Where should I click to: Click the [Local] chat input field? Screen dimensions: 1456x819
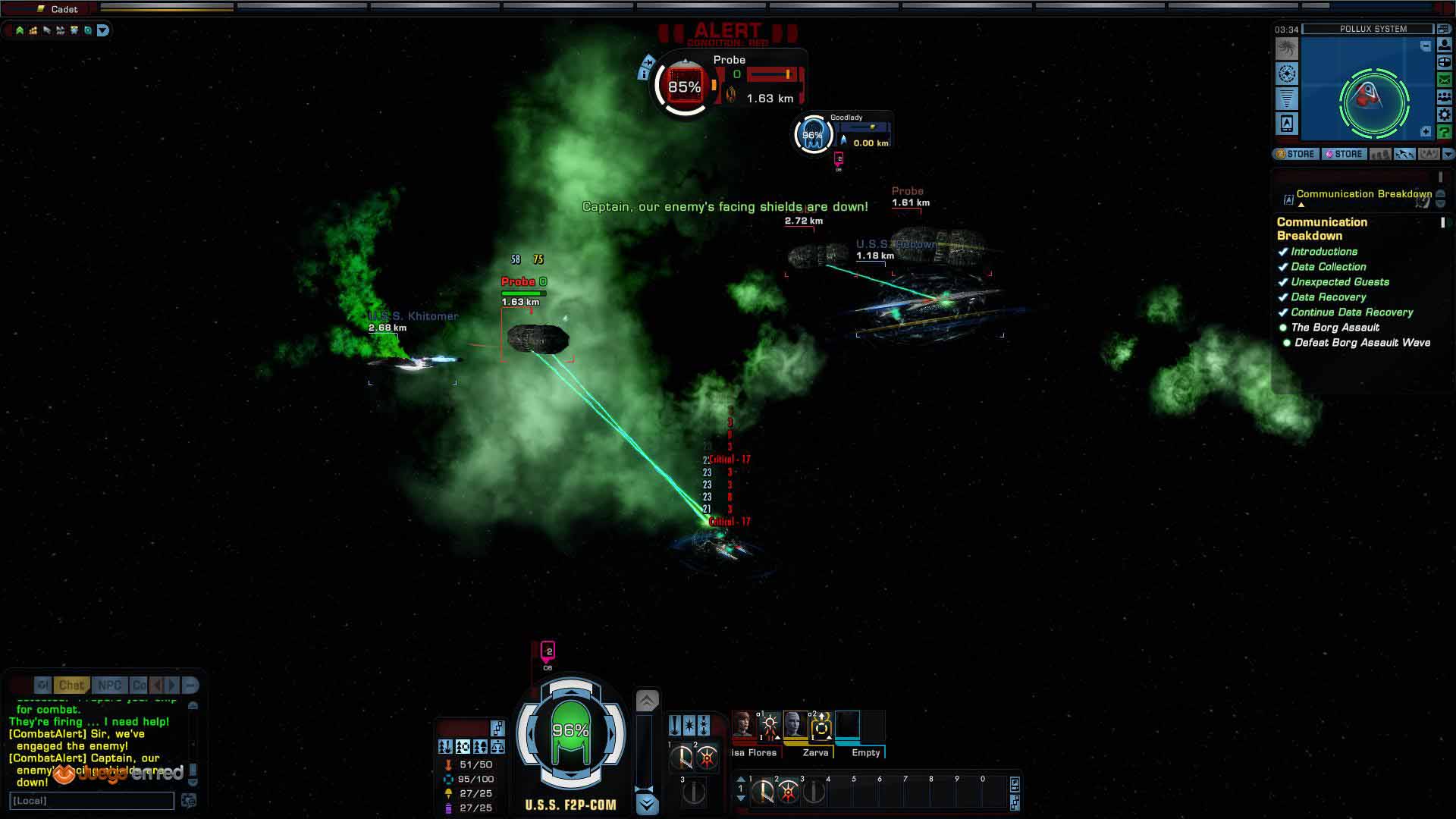click(92, 801)
